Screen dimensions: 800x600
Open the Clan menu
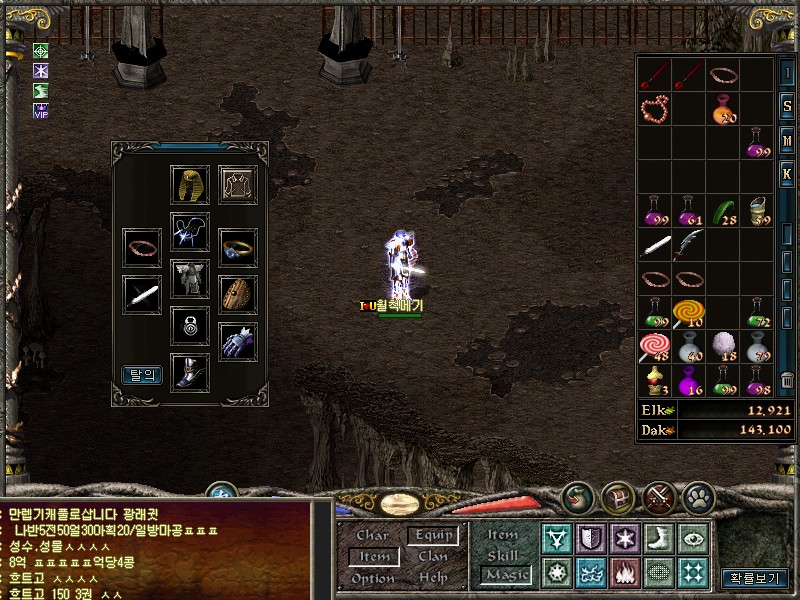click(432, 556)
